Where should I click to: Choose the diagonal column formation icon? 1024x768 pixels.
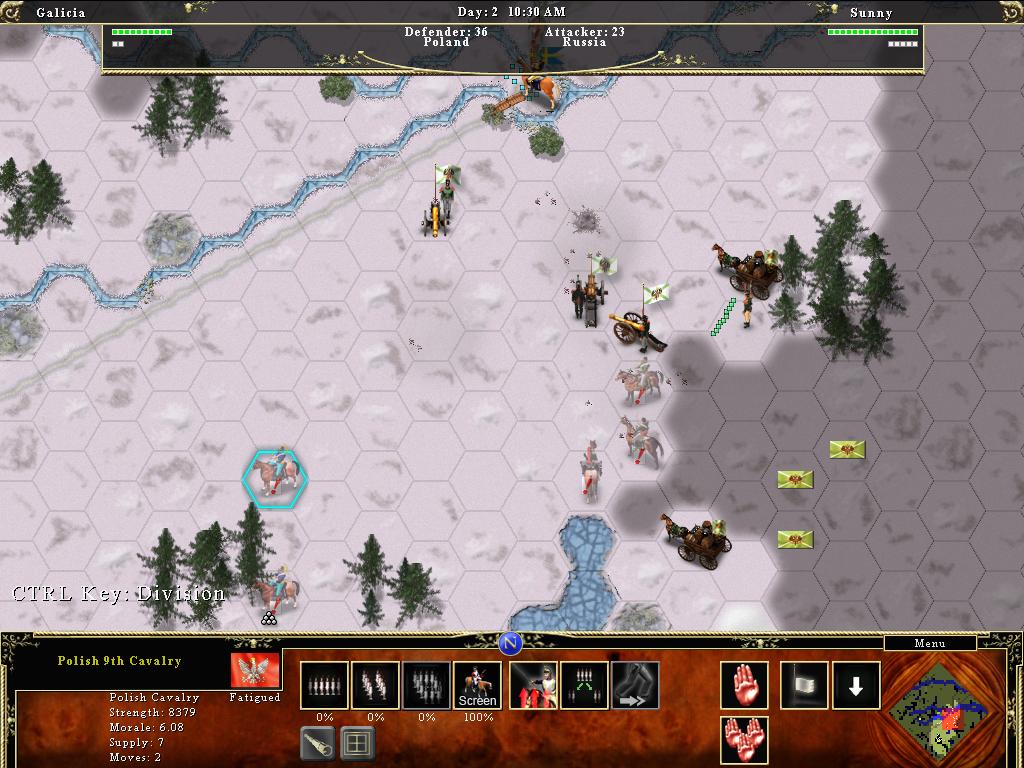(x=375, y=686)
